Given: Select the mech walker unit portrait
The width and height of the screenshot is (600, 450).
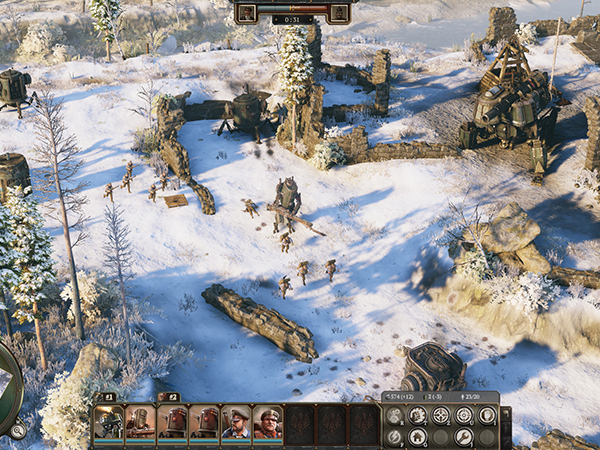Looking at the screenshot, I should (109, 423).
